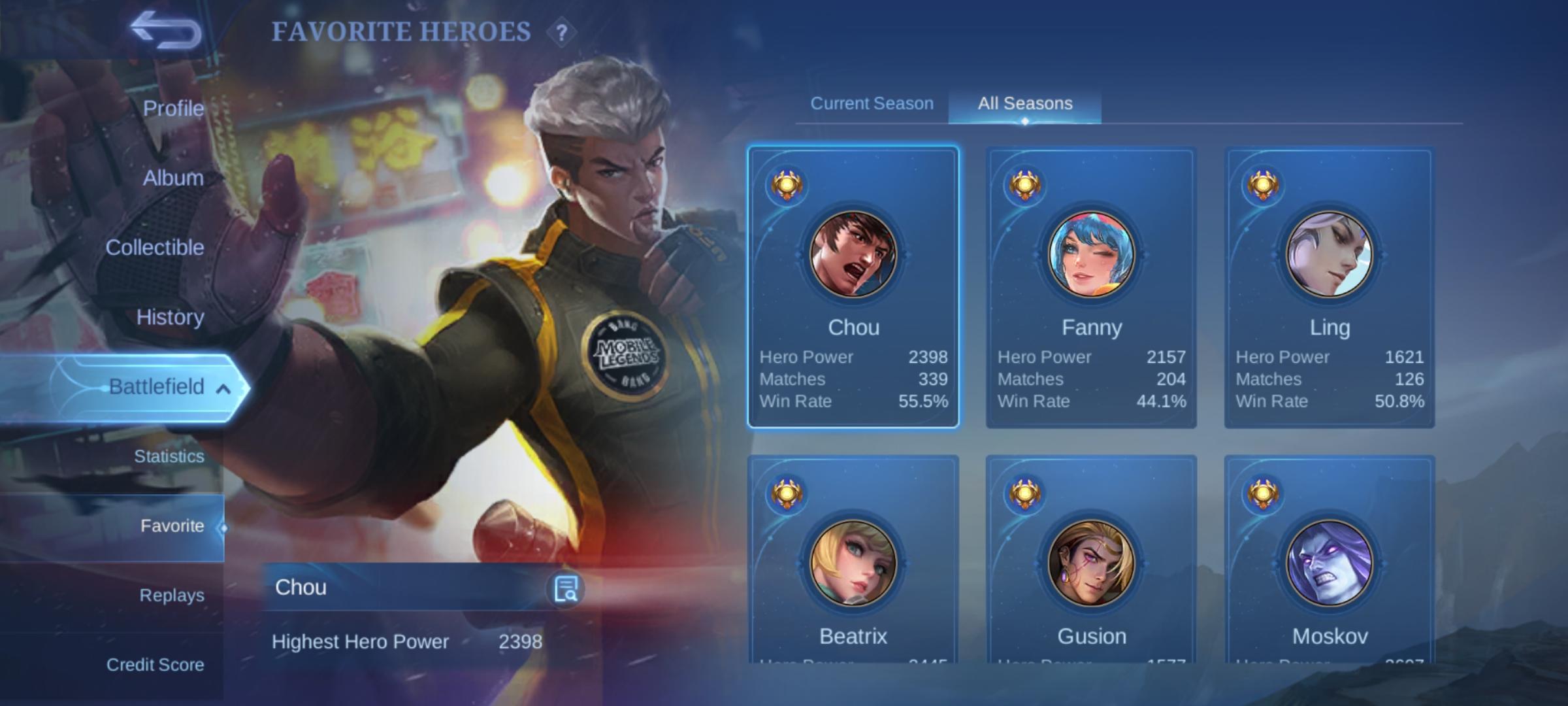This screenshot has height=706, width=1568.
Task: Open the Replays section
Action: (x=171, y=594)
